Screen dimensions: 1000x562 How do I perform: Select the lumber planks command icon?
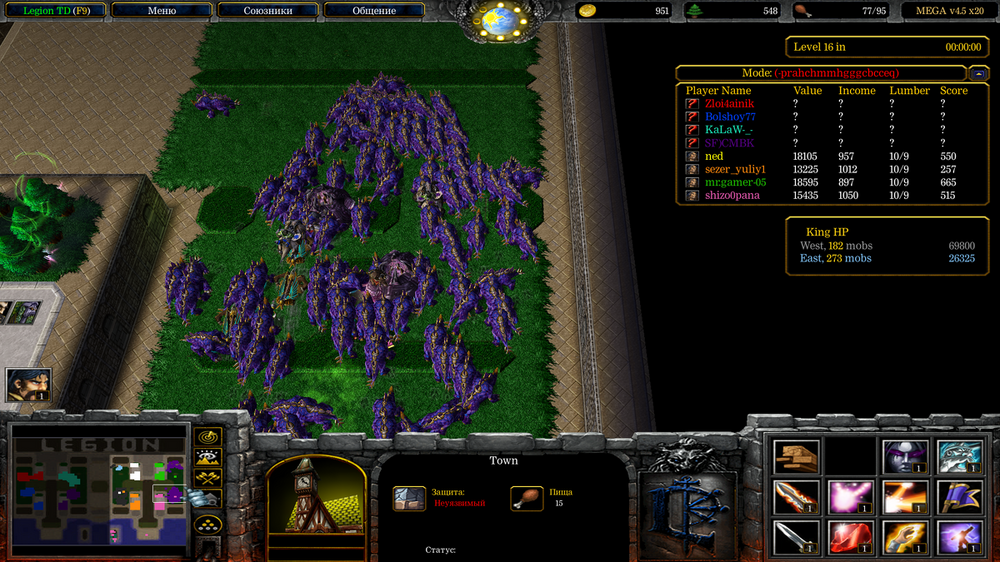click(x=796, y=457)
